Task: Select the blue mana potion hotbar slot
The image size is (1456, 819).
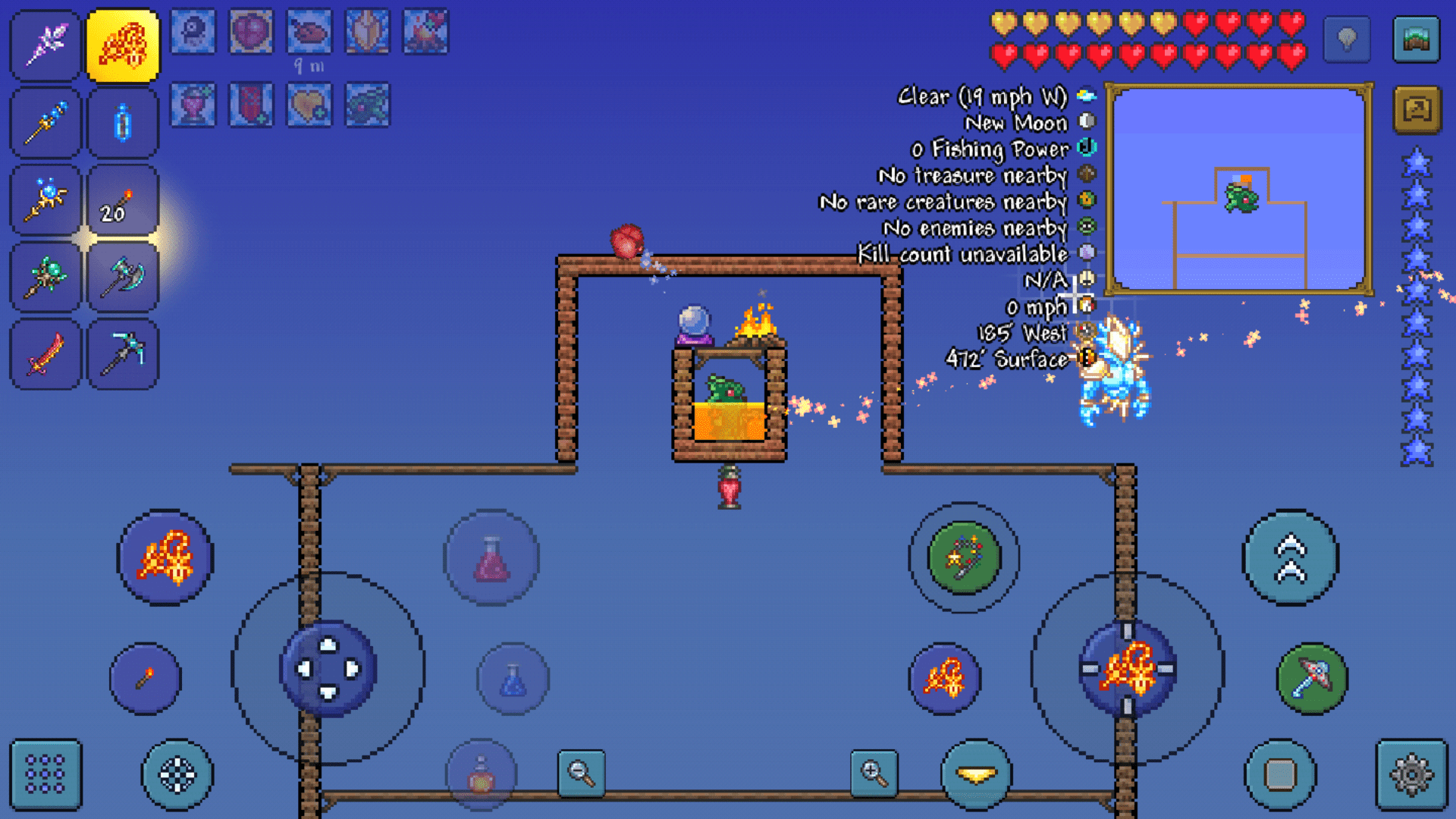Action: coord(124,123)
